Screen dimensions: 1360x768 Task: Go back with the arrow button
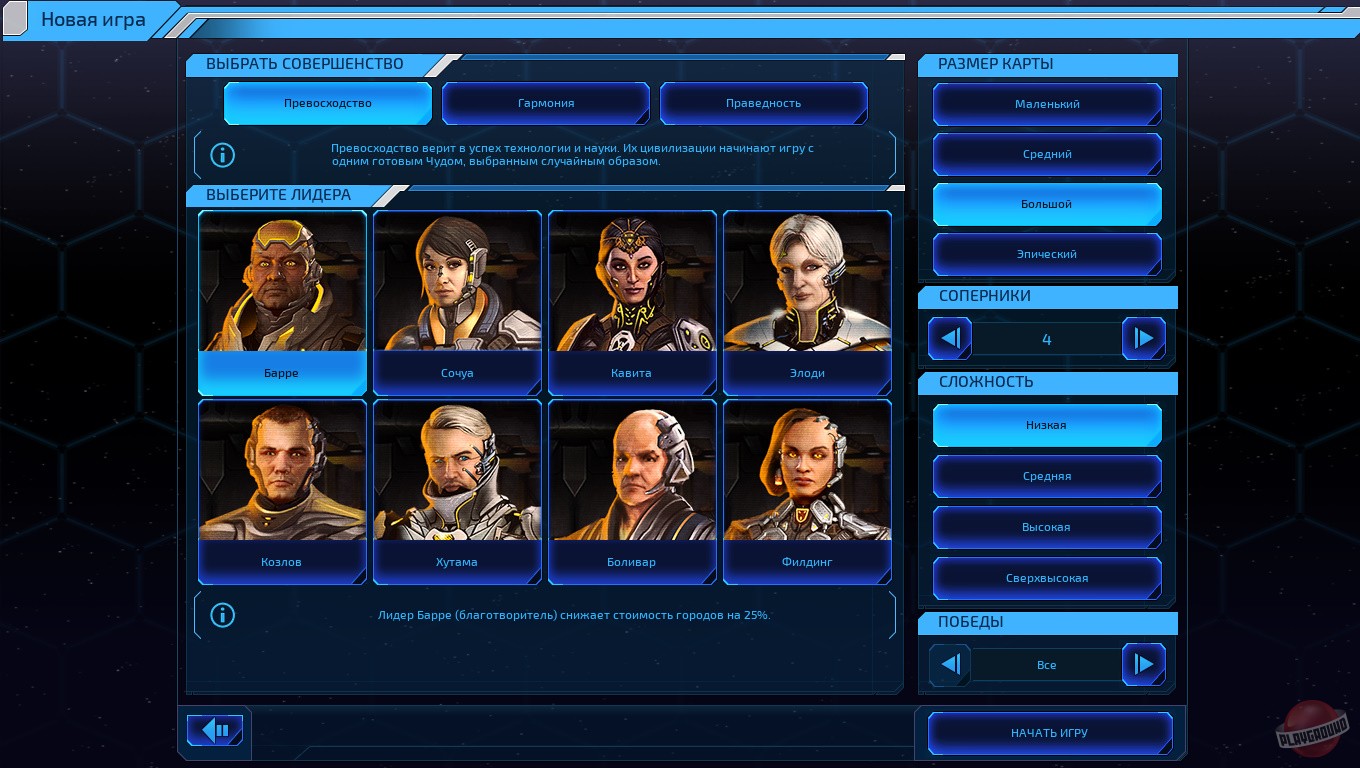pos(215,730)
